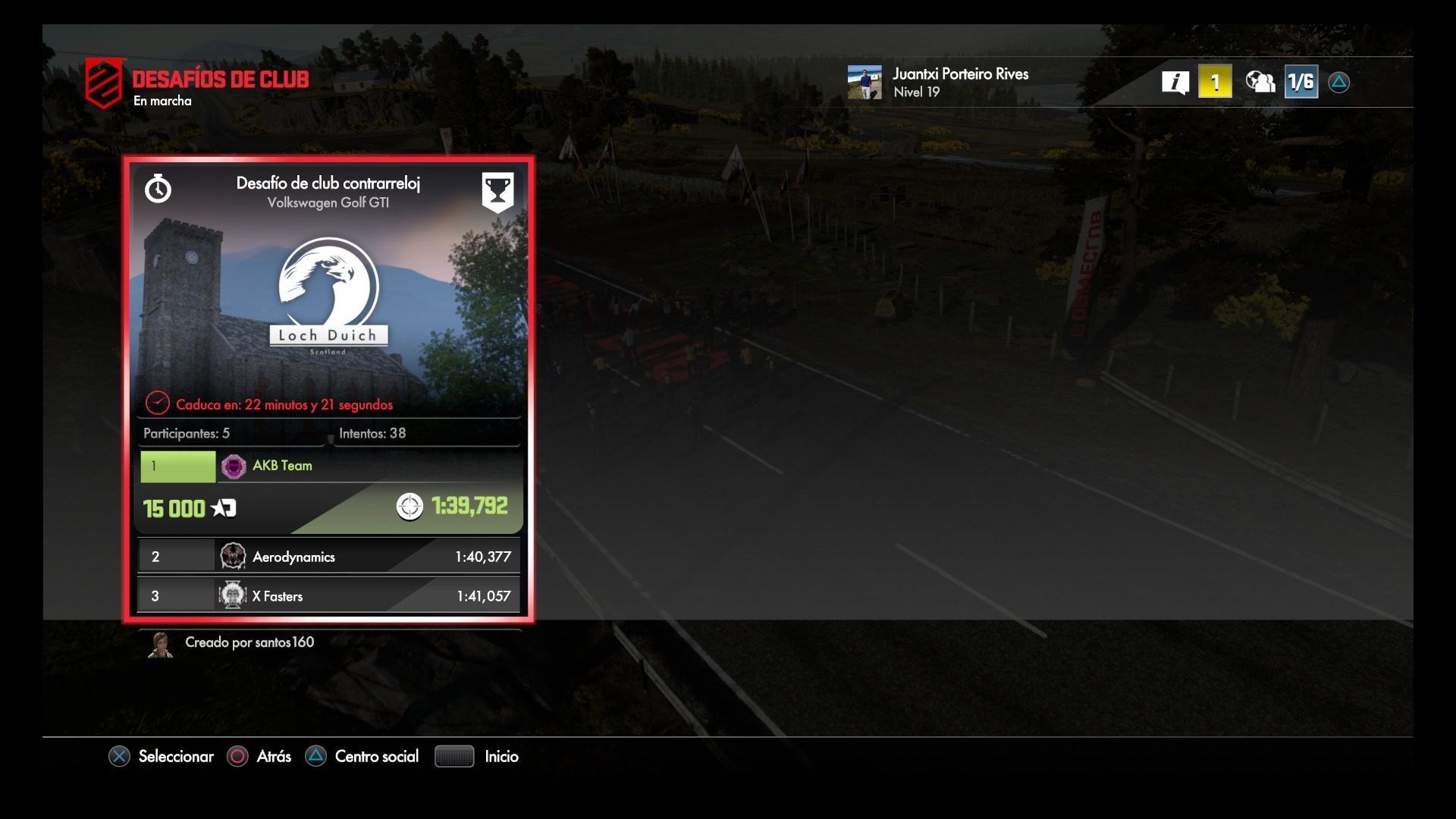Choose the X Fasters leaderboard entry
This screenshot has height=819, width=1456.
point(328,596)
